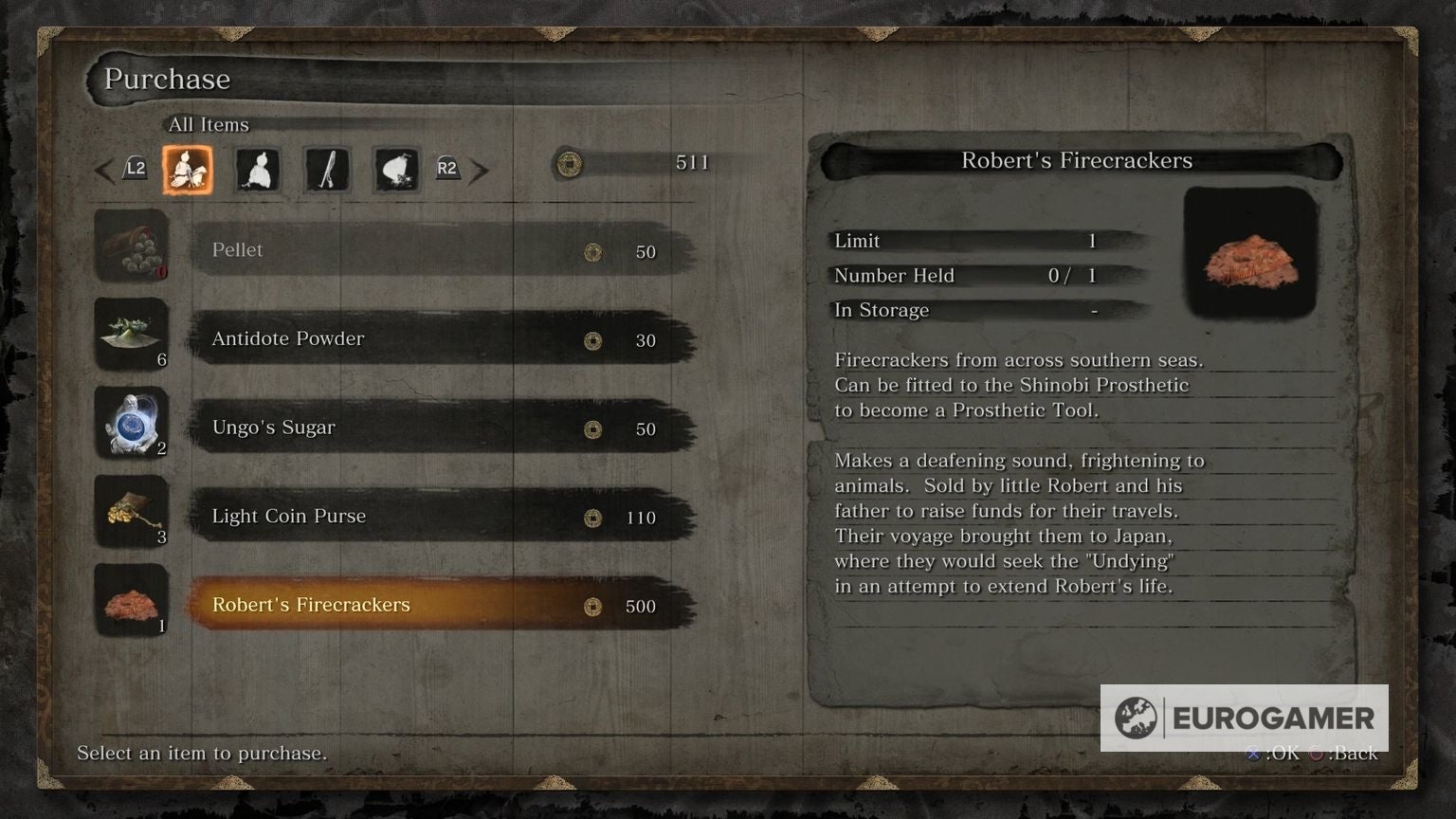The height and width of the screenshot is (819, 1456).
Task: Select the Antidote Powder leaf thumbnail
Action: 133,335
